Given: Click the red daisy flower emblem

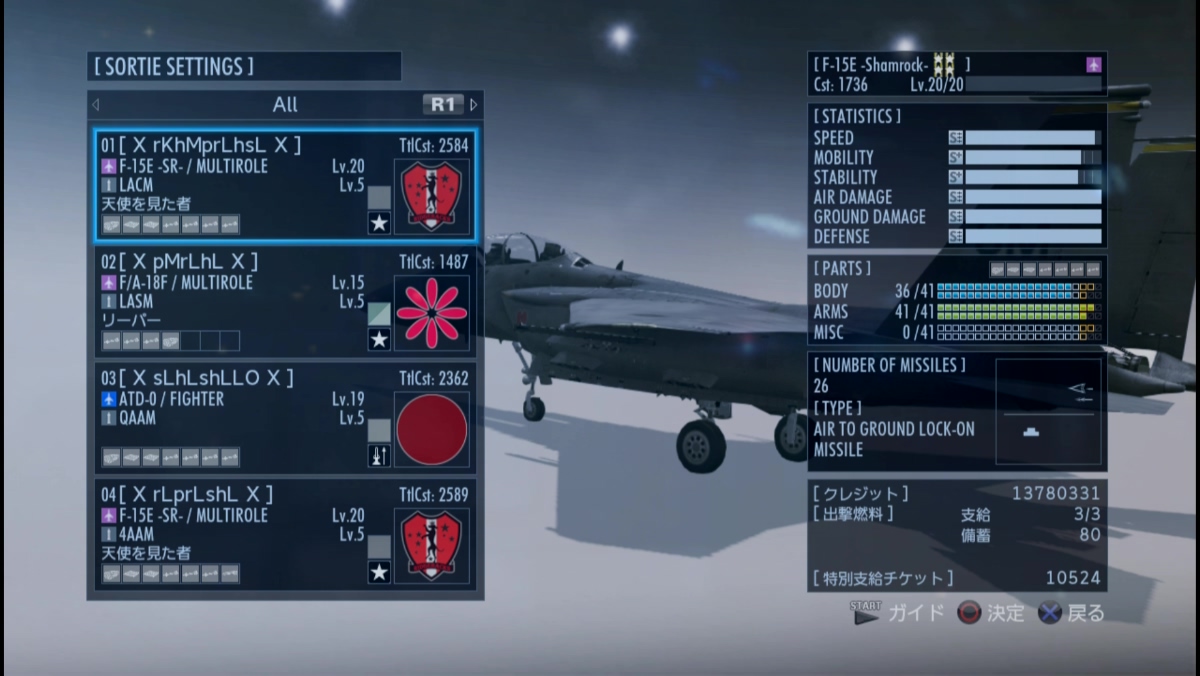Looking at the screenshot, I should point(432,313).
